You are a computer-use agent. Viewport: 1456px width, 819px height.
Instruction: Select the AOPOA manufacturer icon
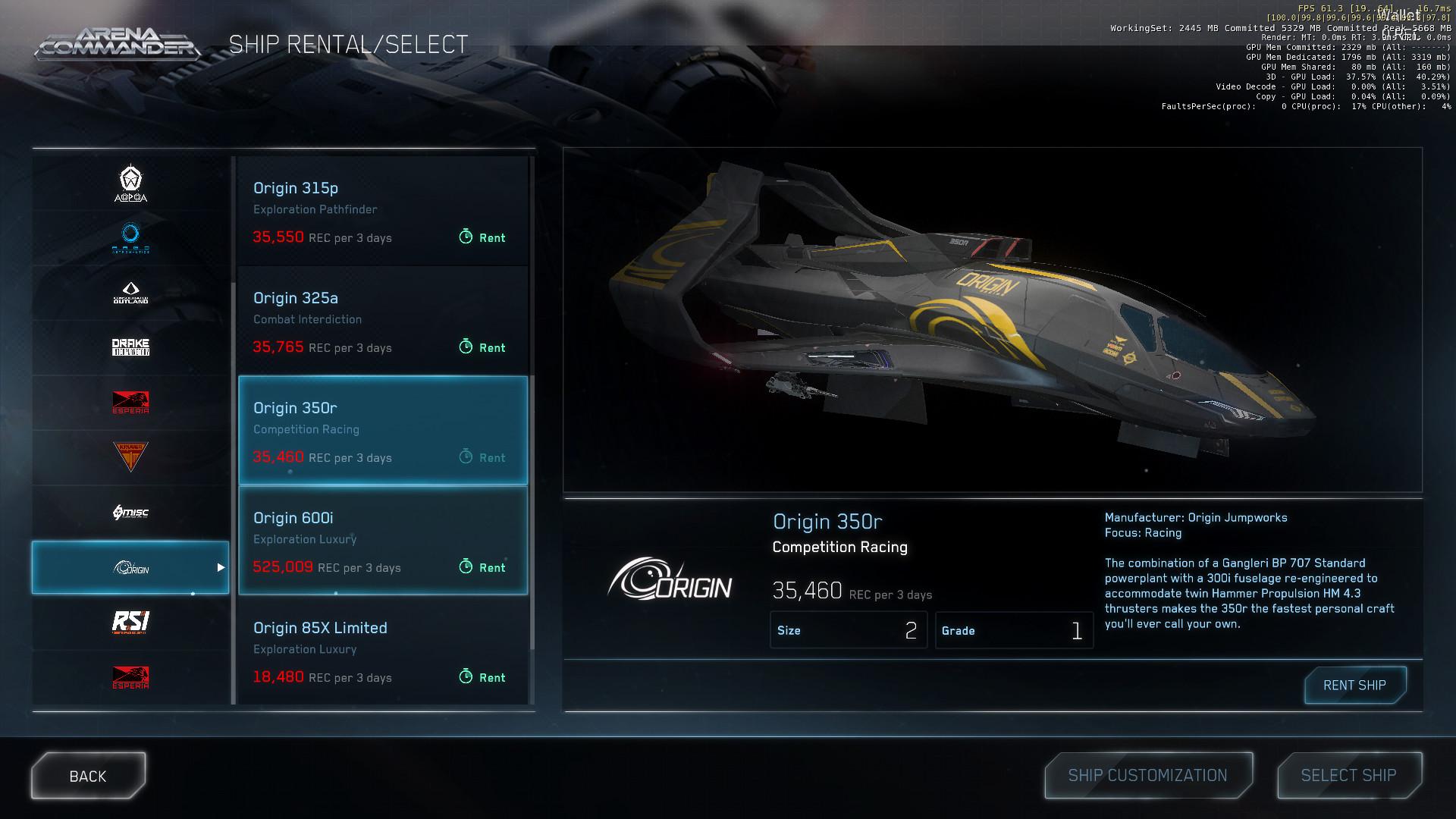tap(130, 182)
